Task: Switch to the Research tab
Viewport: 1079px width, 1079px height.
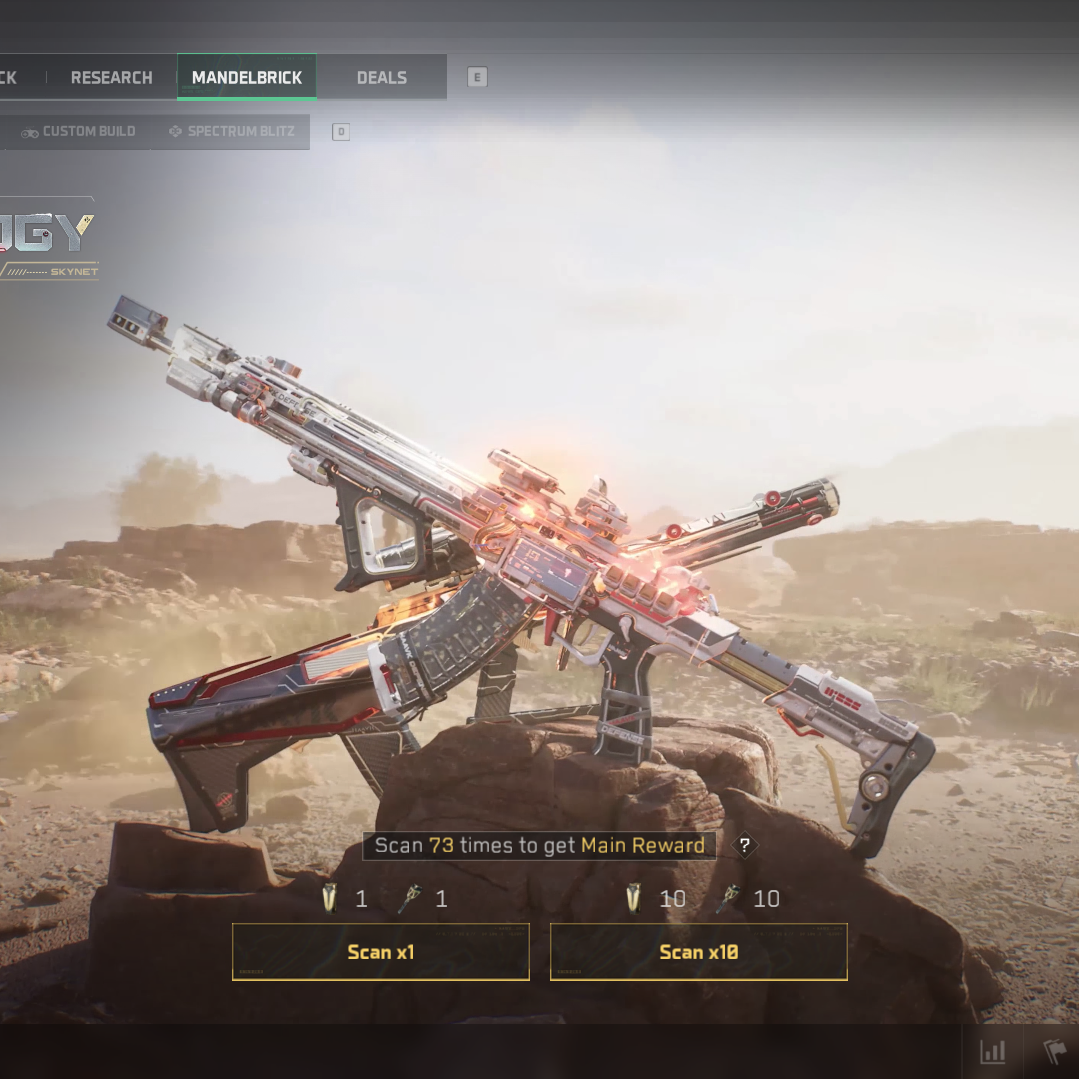Action: (x=111, y=78)
